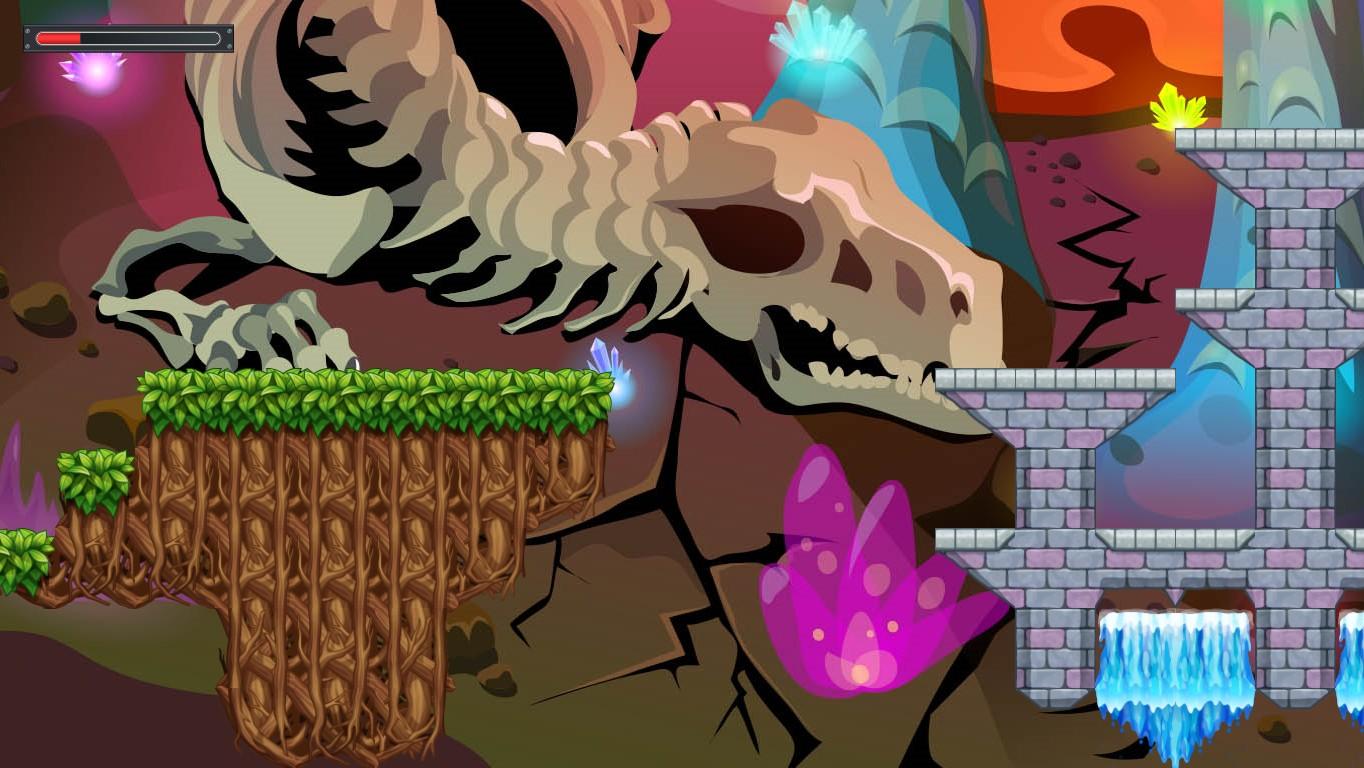This screenshot has height=768, width=1364.
Task: Click the red health bar indicator
Action: click(60, 38)
